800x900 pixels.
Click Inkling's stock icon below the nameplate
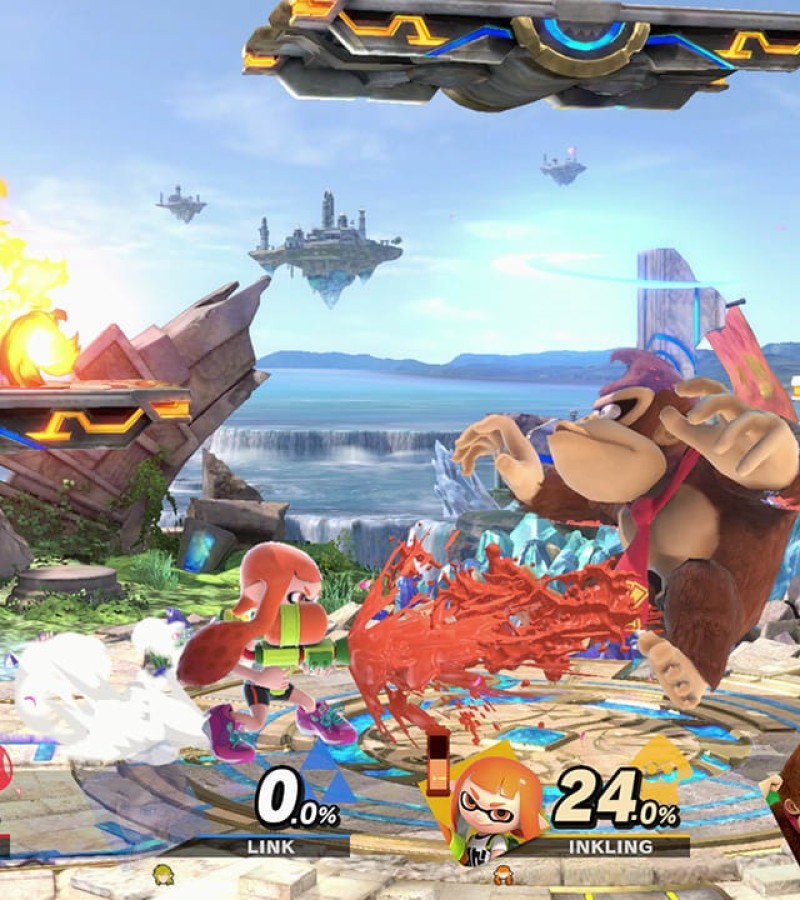503,875
